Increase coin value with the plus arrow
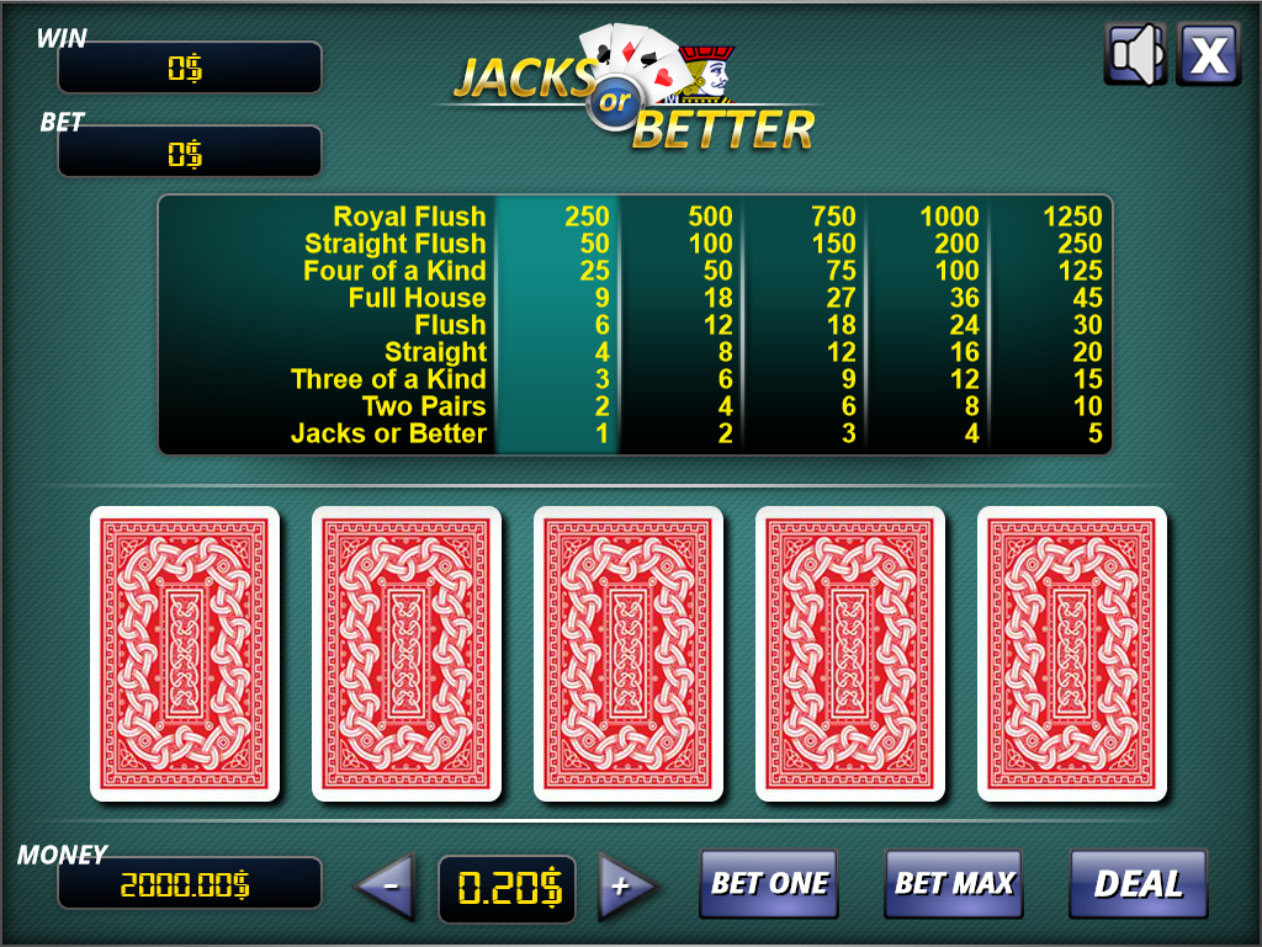The image size is (1262, 947). coord(624,886)
